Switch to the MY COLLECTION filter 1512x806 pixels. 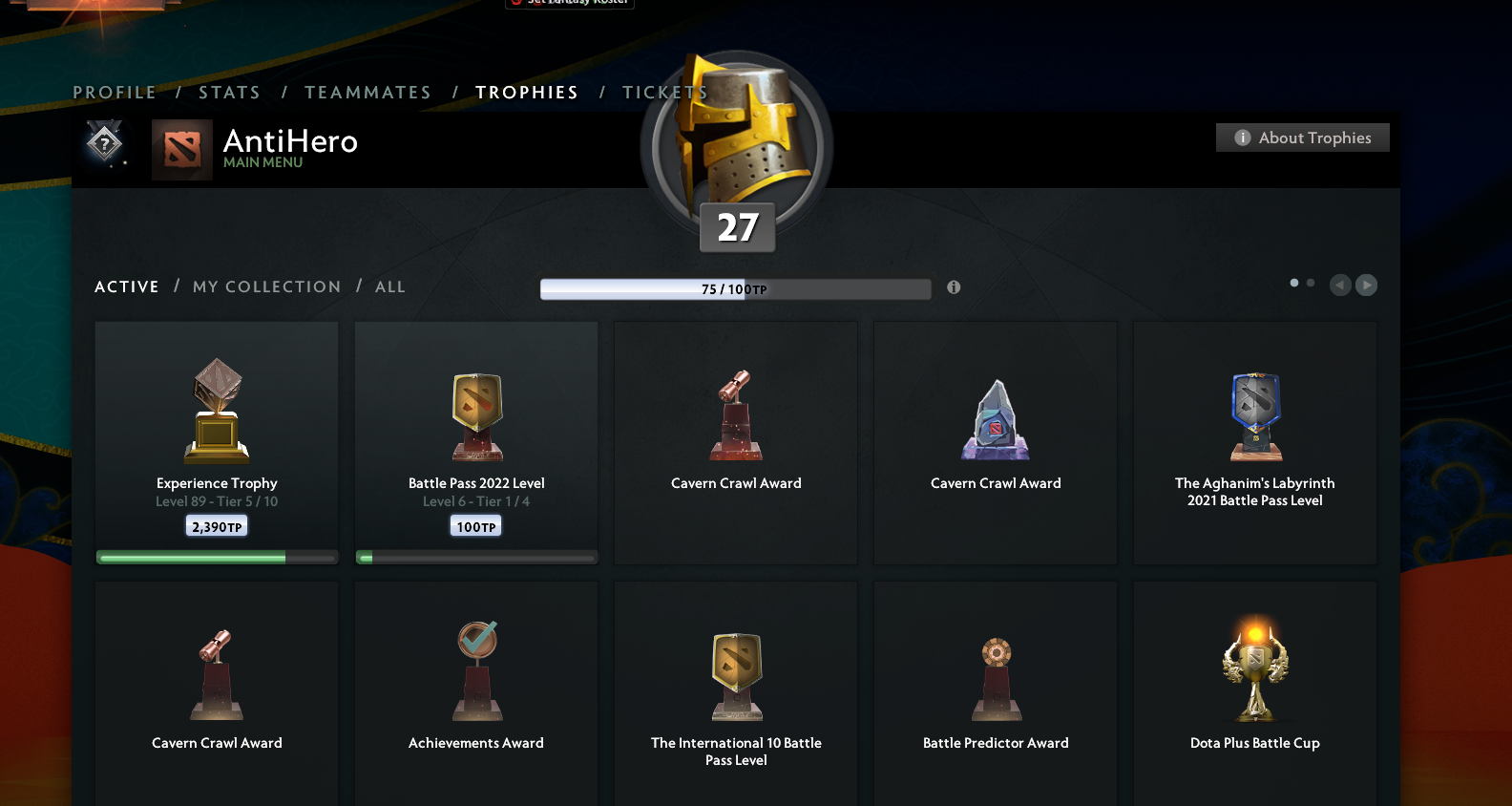click(266, 286)
